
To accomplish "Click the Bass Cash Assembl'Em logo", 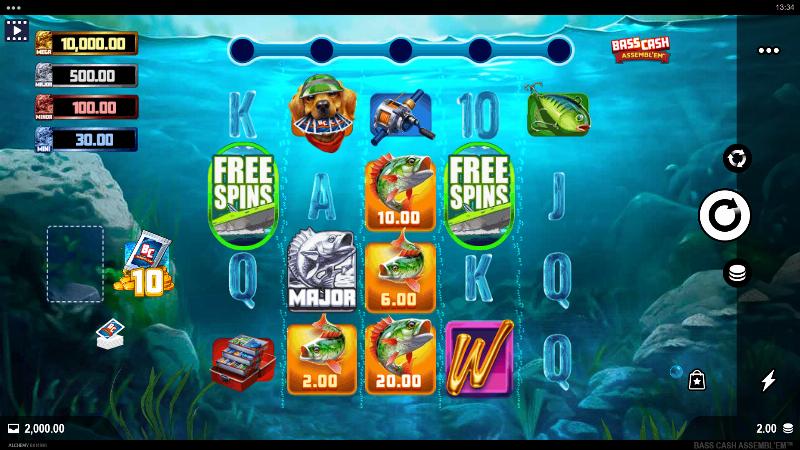I will (640, 50).
